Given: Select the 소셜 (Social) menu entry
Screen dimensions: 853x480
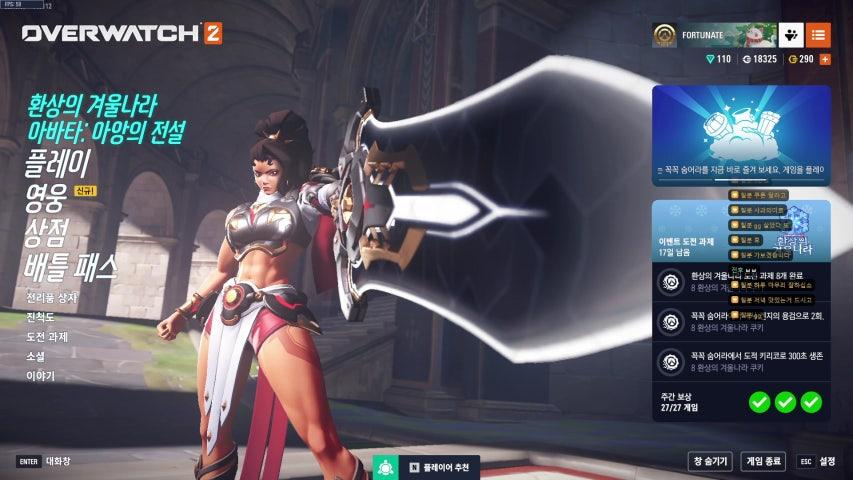Looking at the screenshot, I should pyautogui.click(x=35, y=356).
